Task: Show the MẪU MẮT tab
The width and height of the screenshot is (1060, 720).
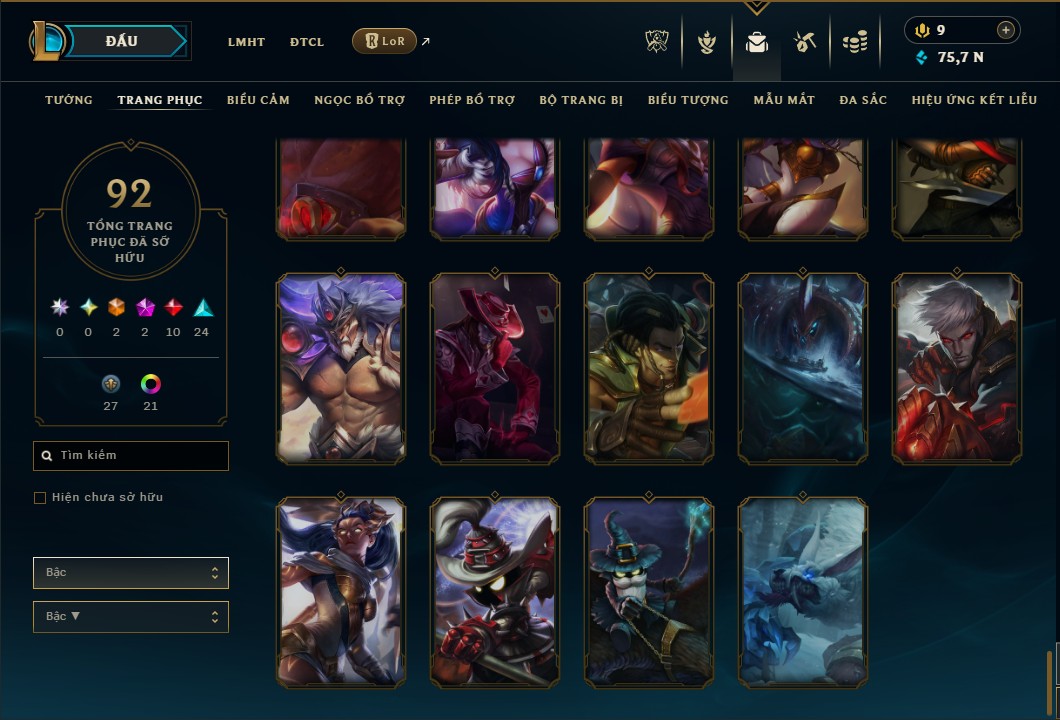Action: point(784,100)
